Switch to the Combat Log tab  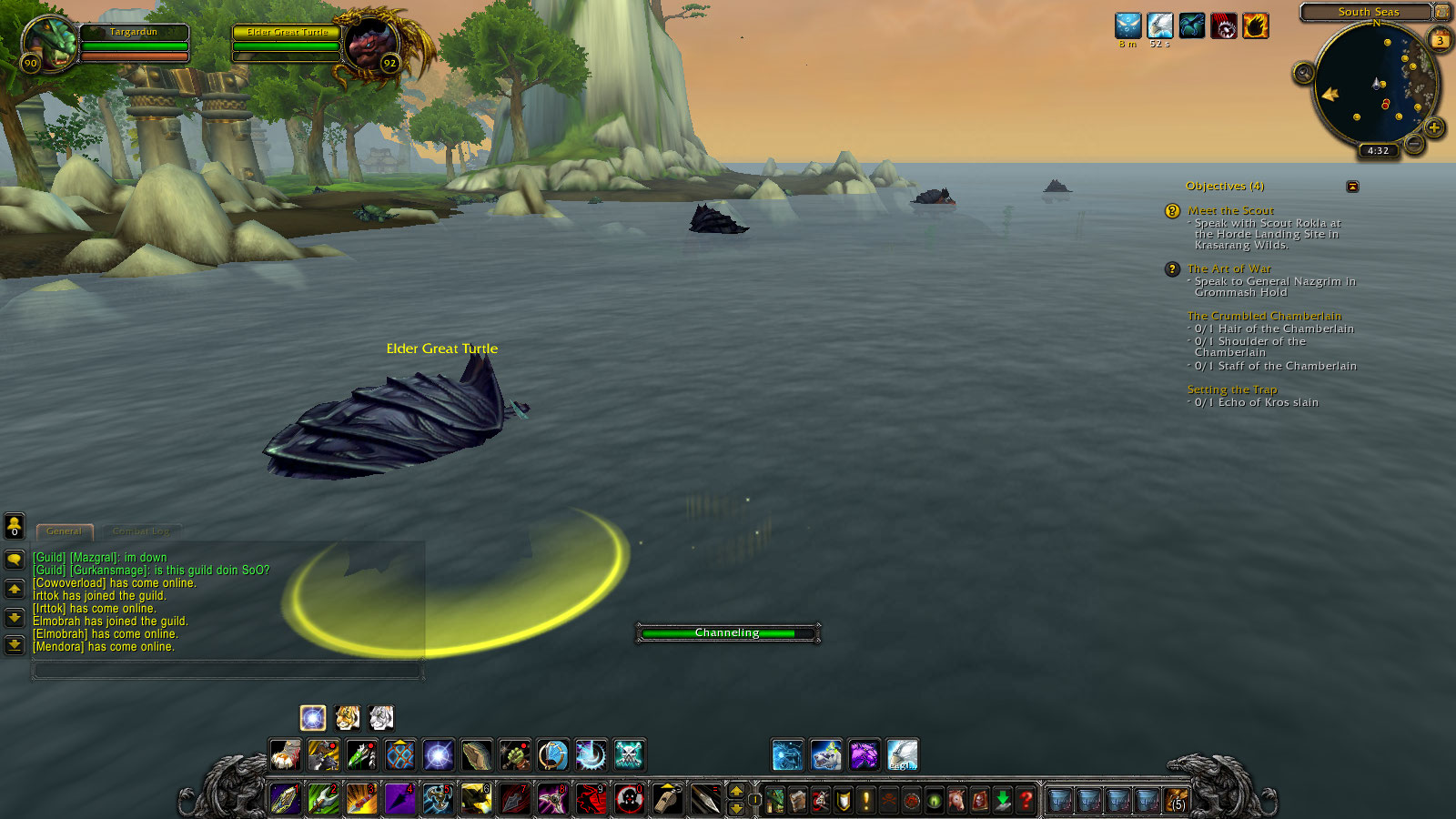point(140,531)
